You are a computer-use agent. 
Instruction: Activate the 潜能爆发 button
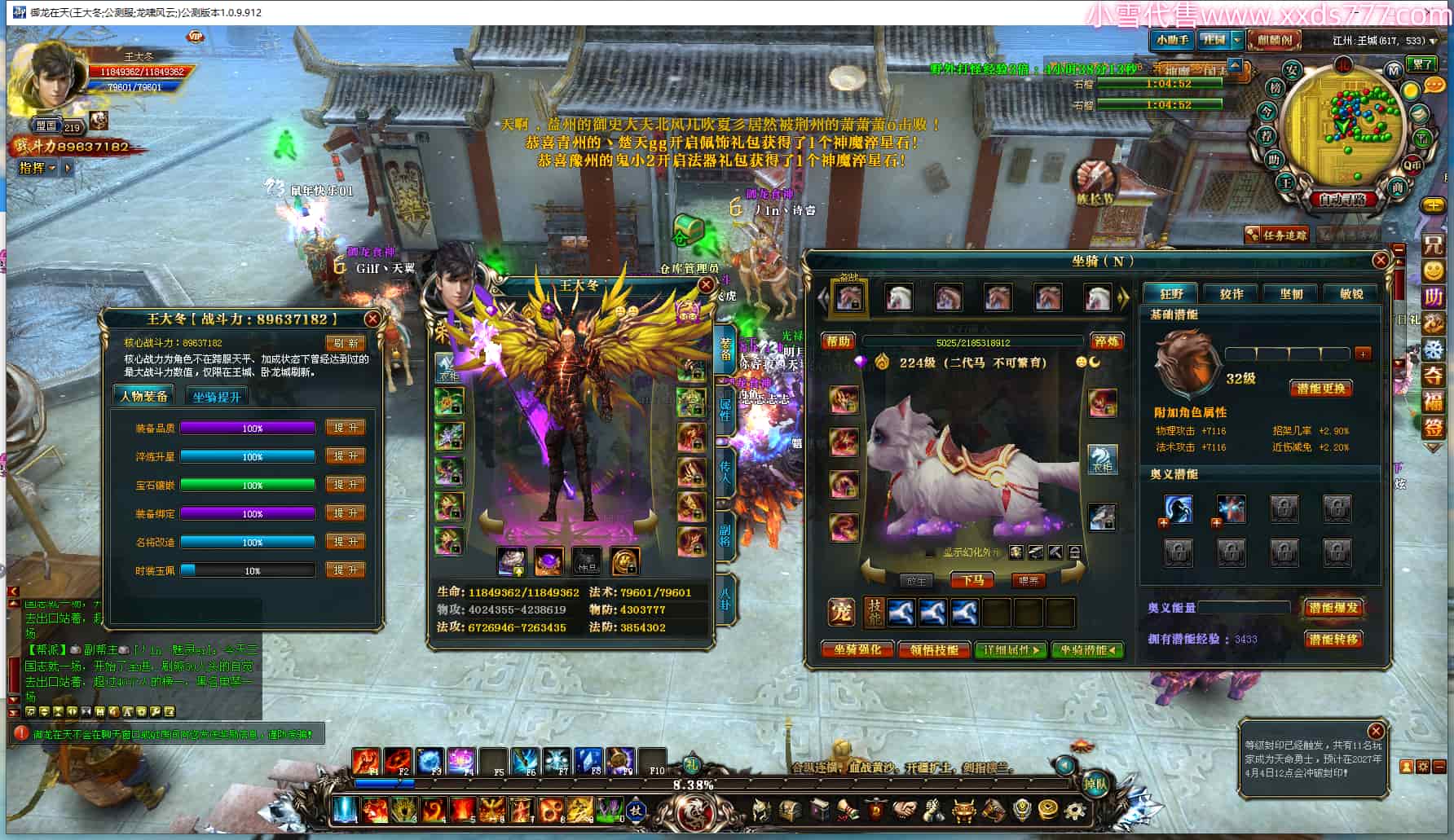(1333, 608)
